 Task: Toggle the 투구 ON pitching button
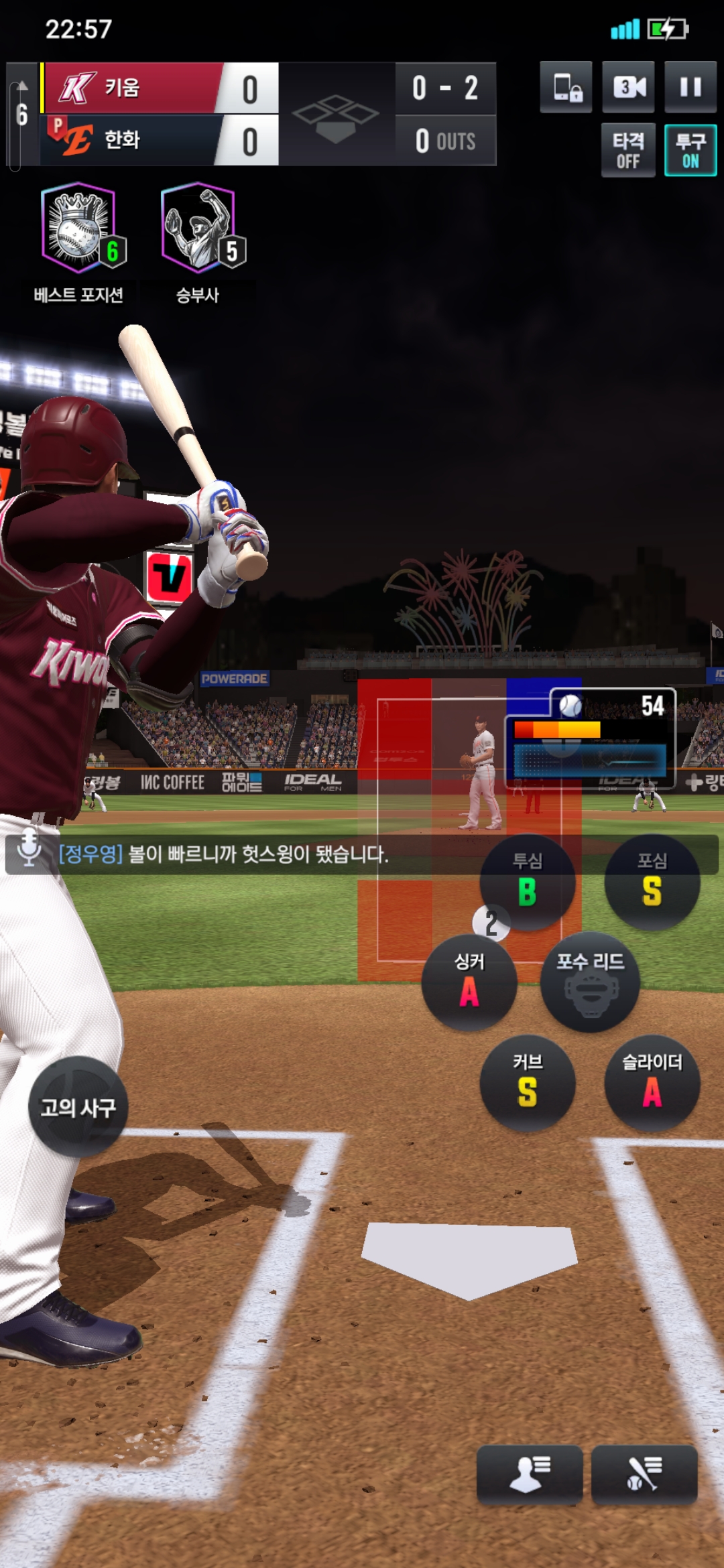690,151
